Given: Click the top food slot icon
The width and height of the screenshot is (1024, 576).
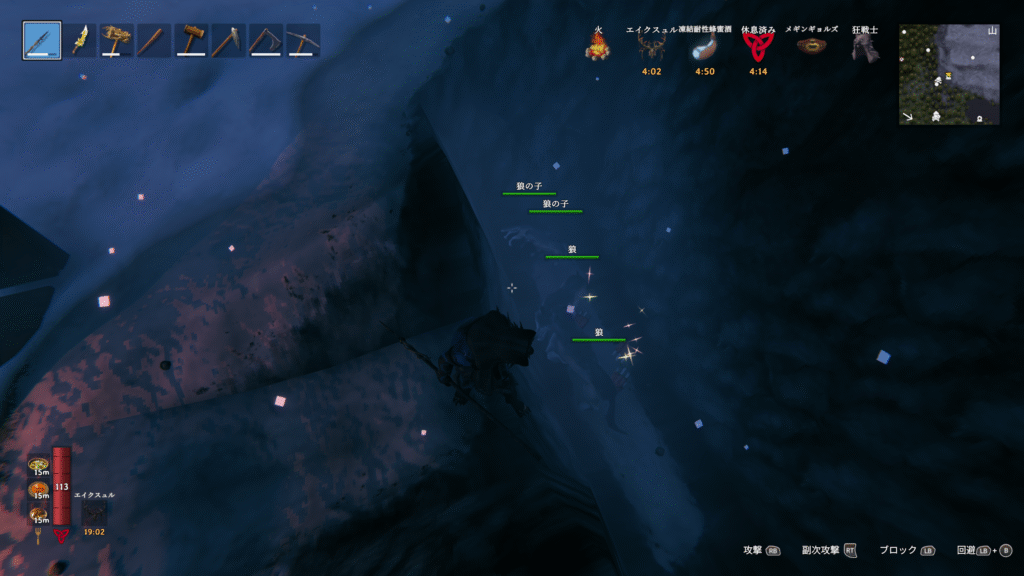Looking at the screenshot, I should point(39,465).
